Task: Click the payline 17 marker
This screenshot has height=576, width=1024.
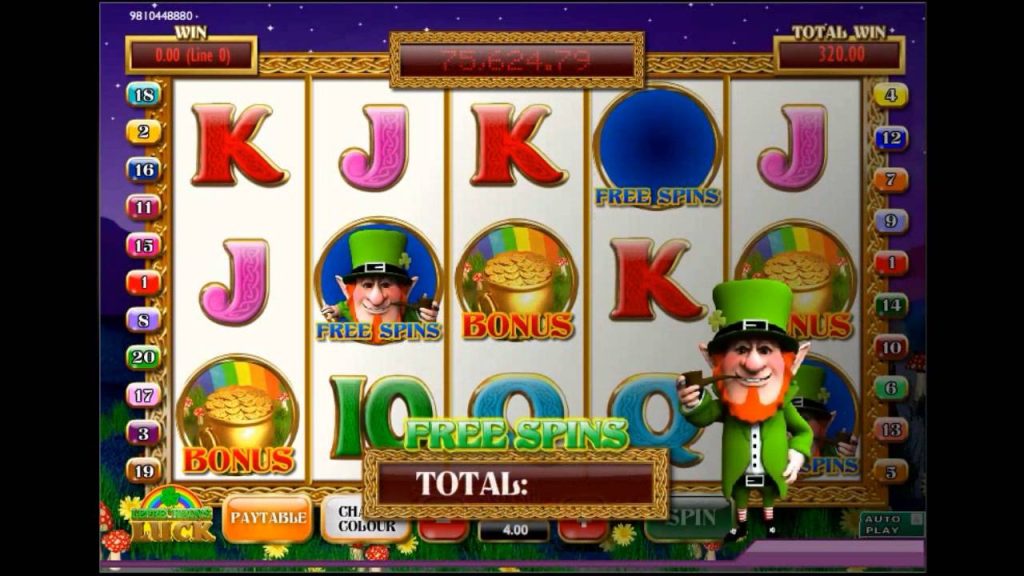Action: click(144, 395)
